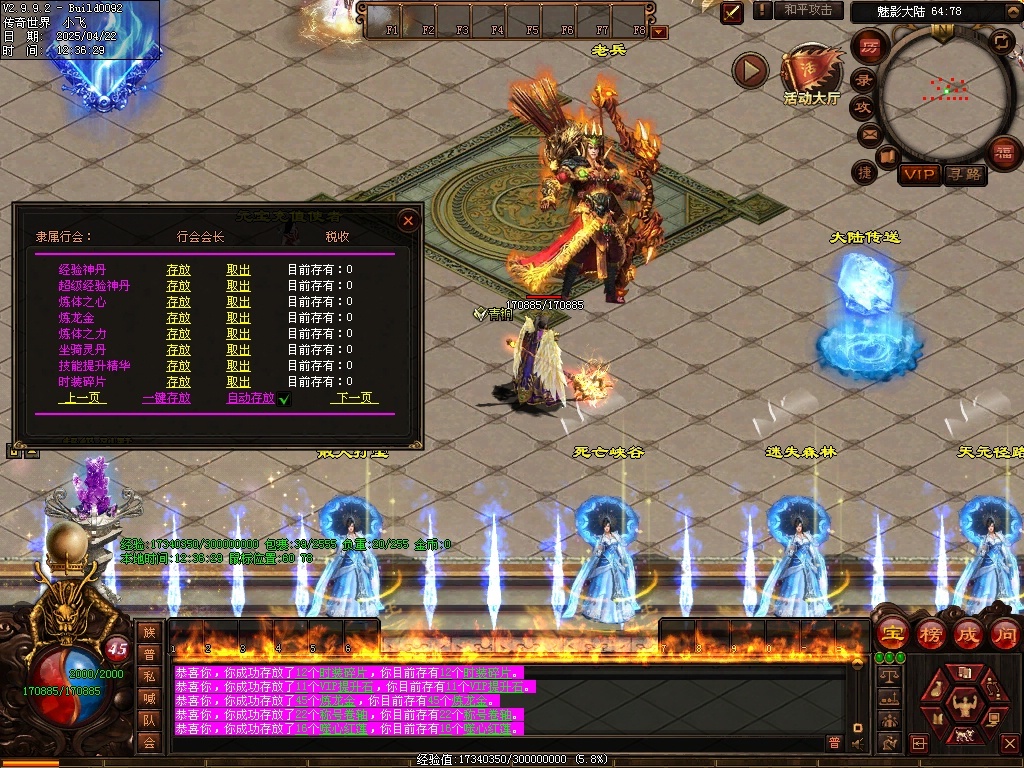Withdraw 超级经验神丹 using its 取出 link
The width and height of the screenshot is (1024, 768).
pyautogui.click(x=238, y=286)
